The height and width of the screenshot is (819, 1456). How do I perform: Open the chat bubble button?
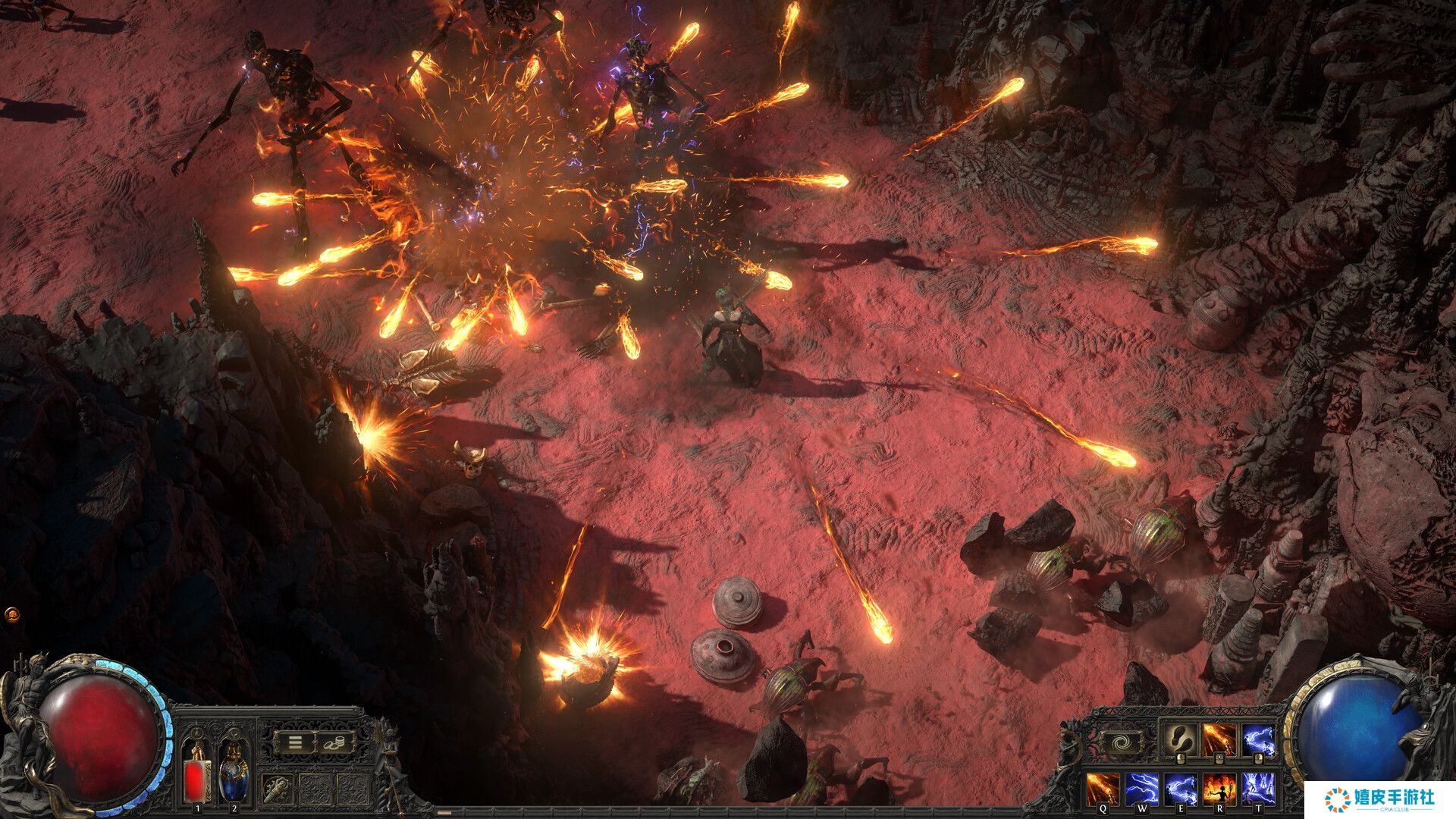(11, 613)
